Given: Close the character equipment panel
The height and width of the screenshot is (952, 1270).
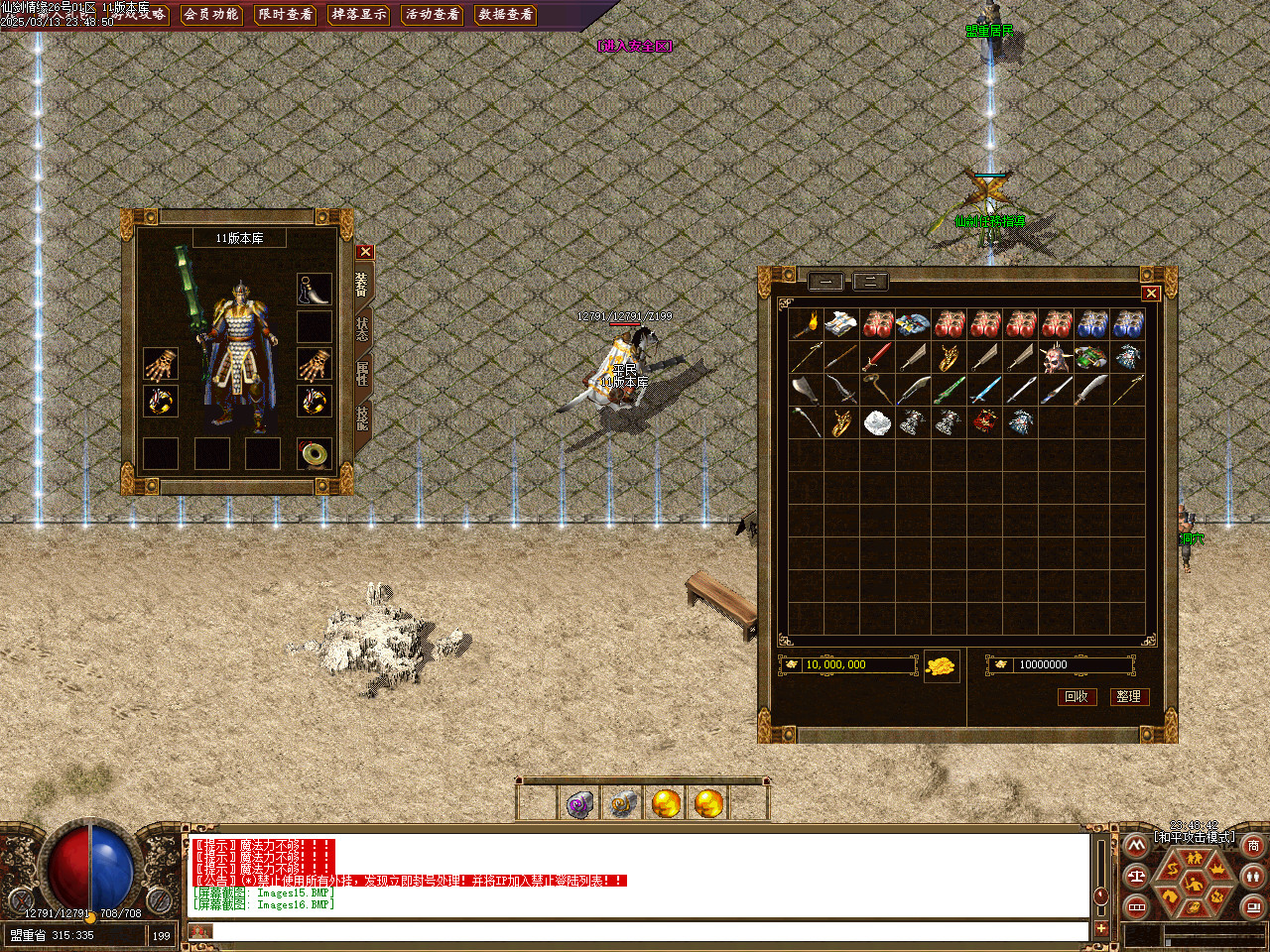Looking at the screenshot, I should 365,252.
